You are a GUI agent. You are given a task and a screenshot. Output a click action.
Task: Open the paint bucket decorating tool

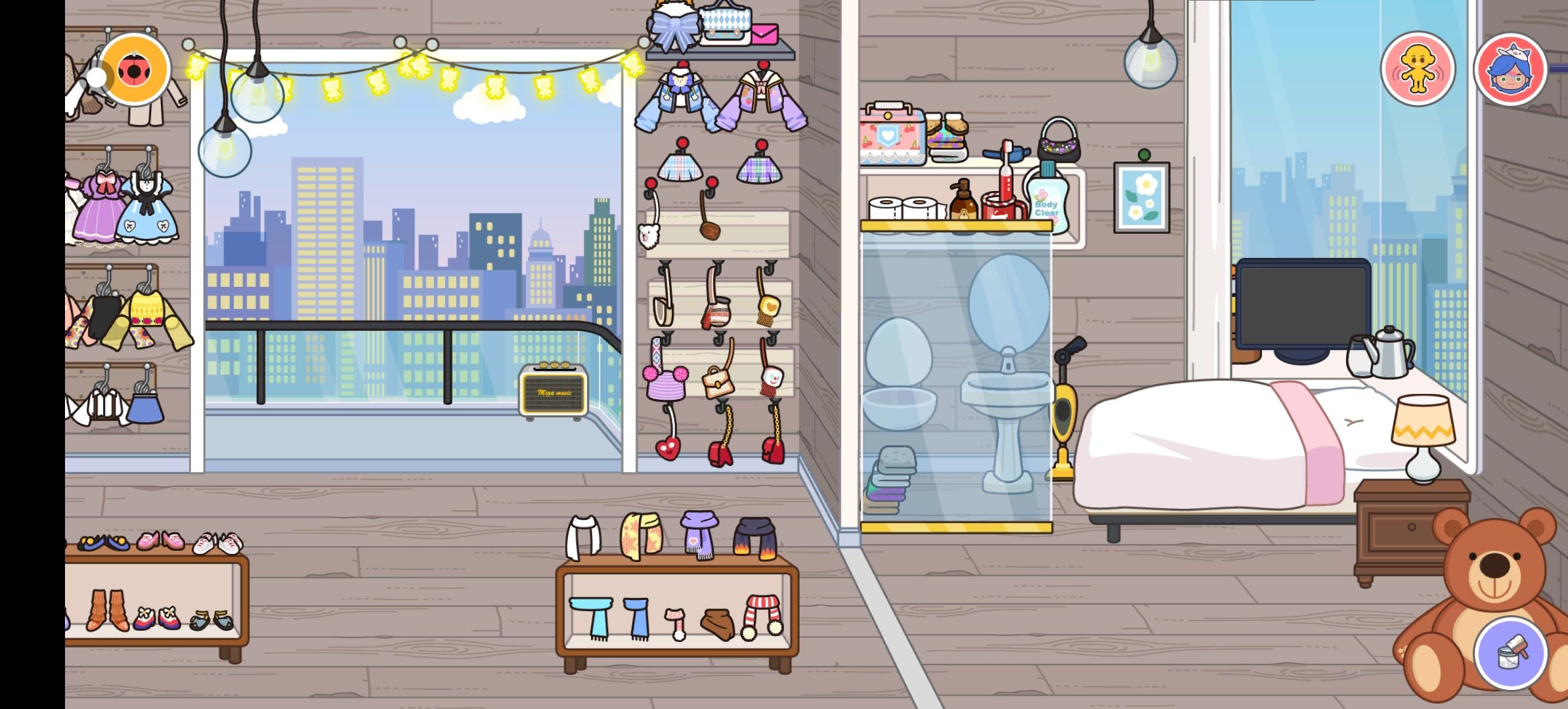1510,653
